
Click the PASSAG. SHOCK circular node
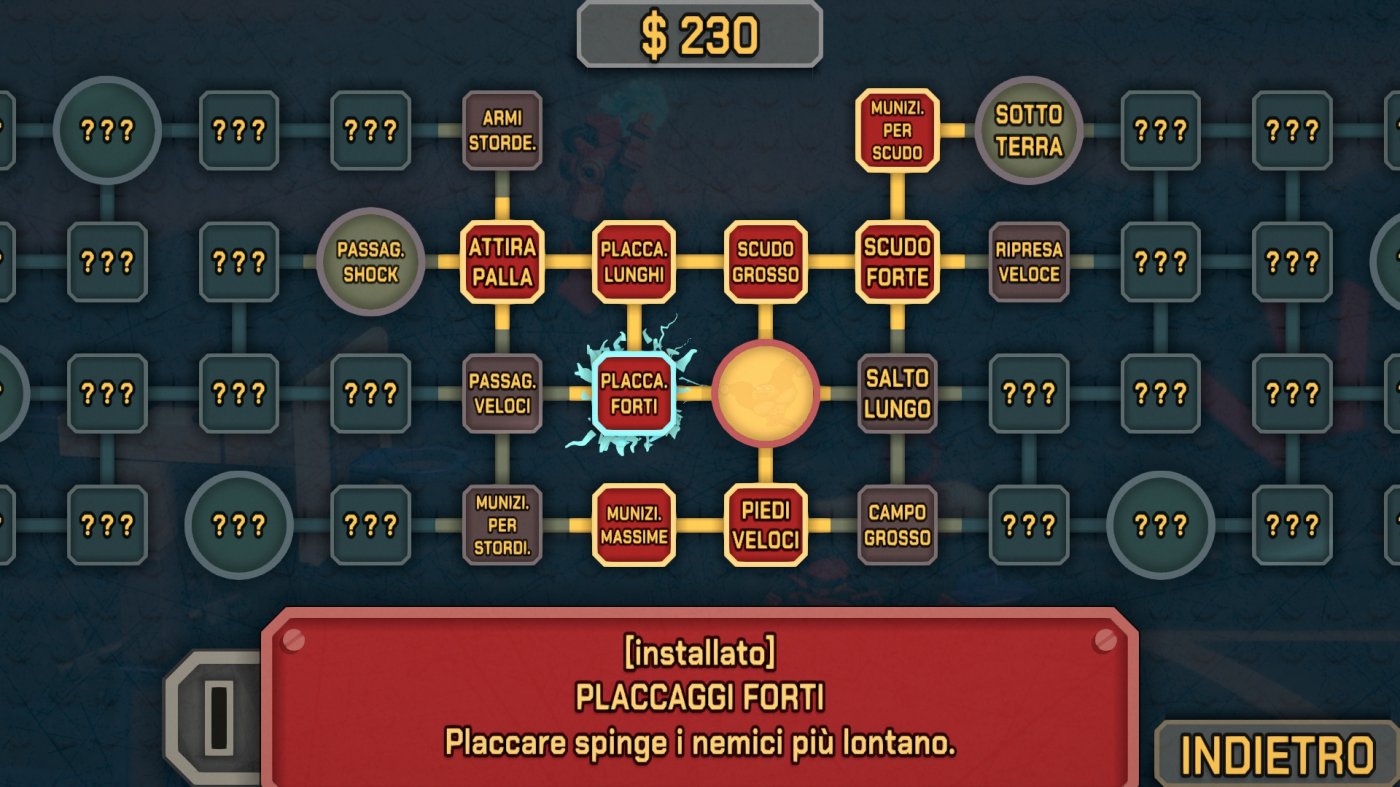[x=371, y=262]
